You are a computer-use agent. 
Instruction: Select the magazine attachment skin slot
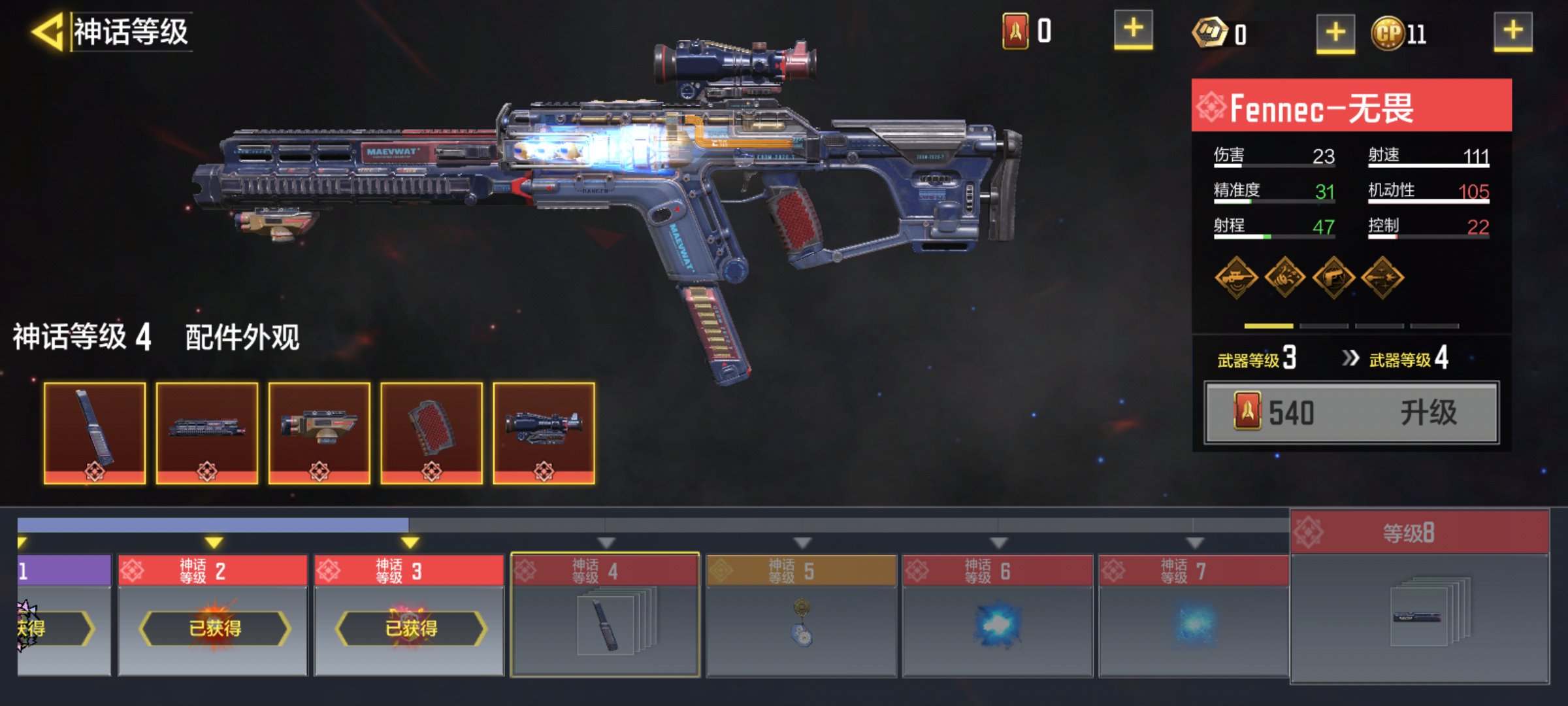click(x=95, y=433)
